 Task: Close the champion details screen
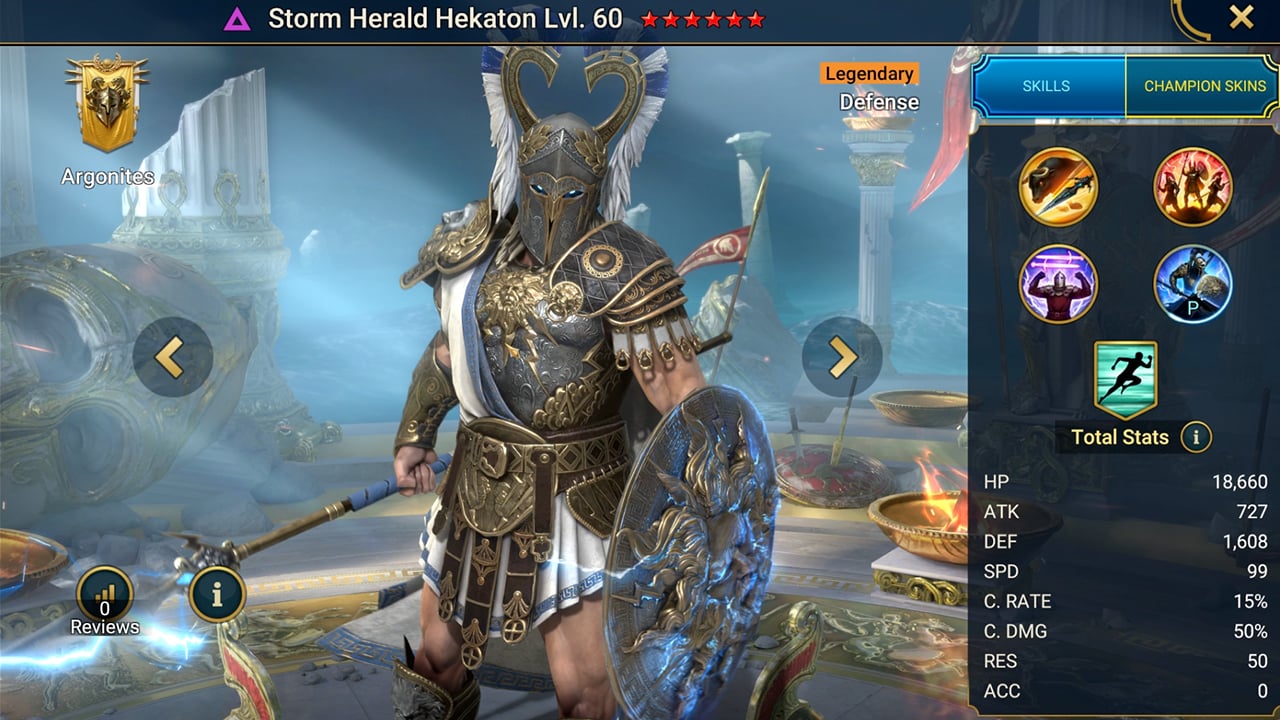pyautogui.click(x=1241, y=17)
